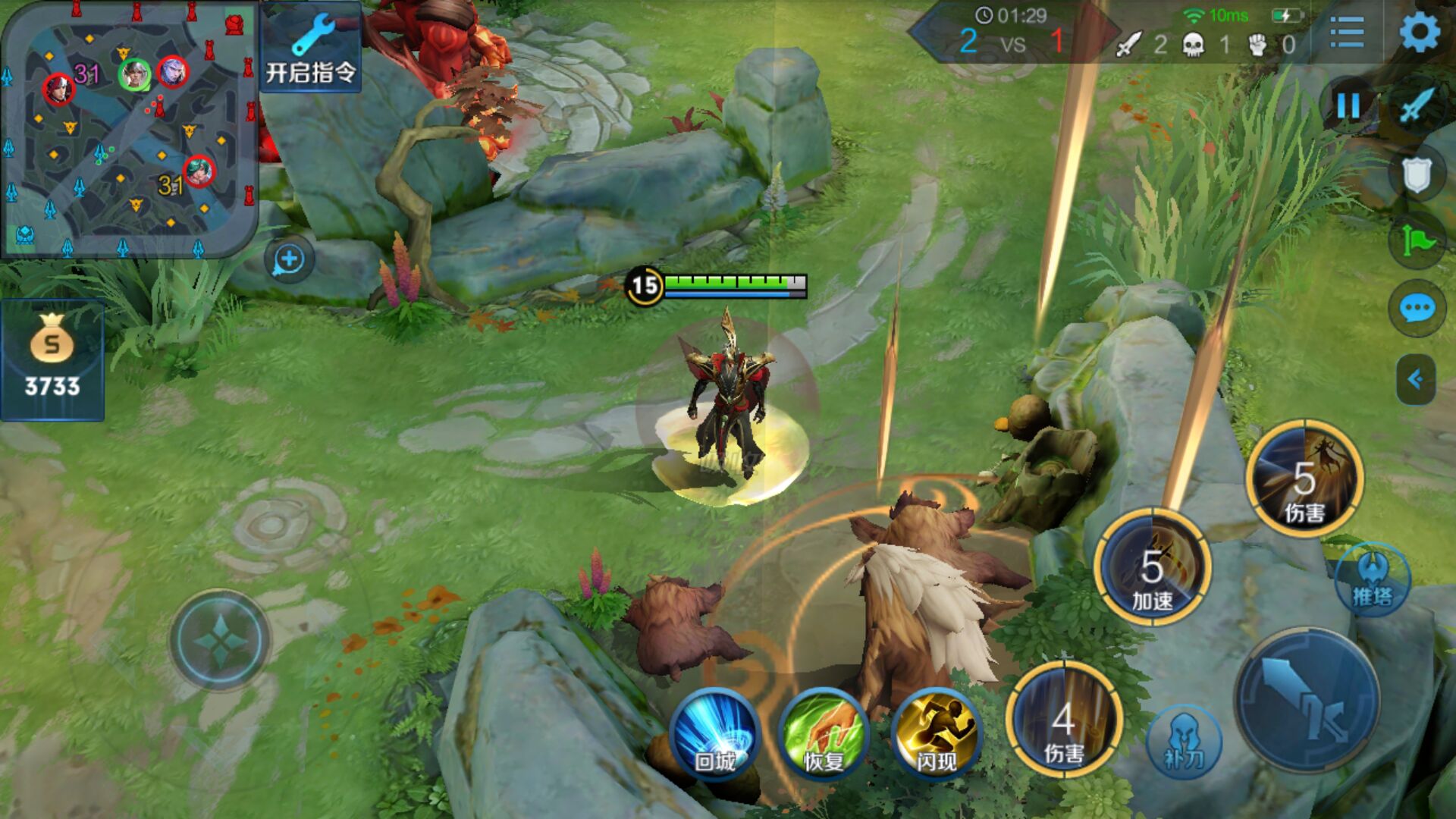Open the settings gear menu
Screen dimensions: 1456x819
(x=1419, y=33)
